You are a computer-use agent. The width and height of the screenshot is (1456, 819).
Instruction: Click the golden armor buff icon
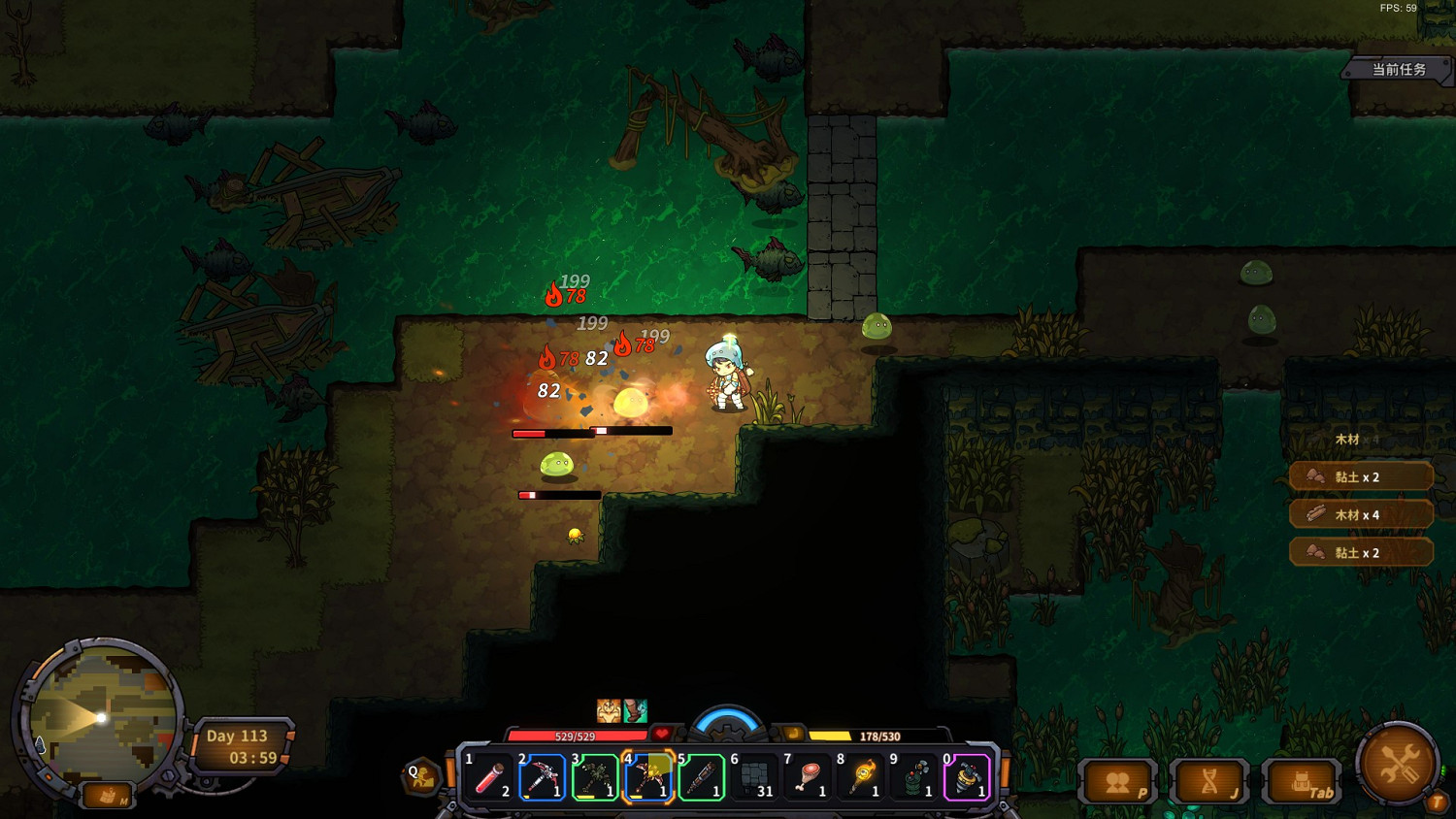click(609, 711)
